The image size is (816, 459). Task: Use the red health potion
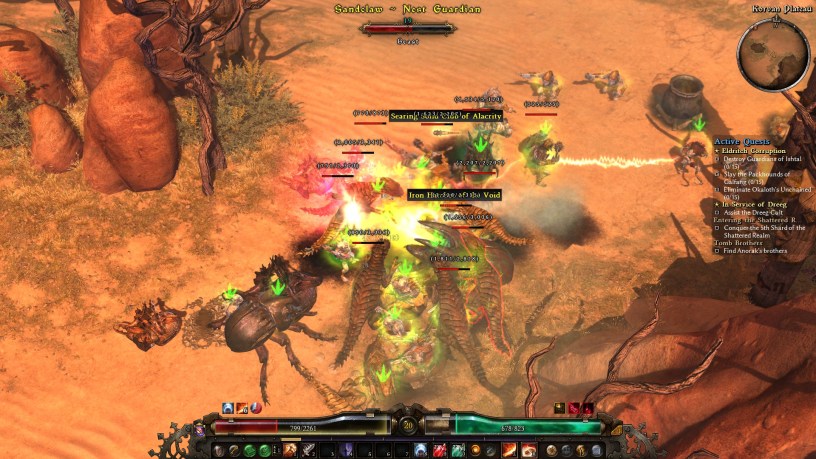point(439,450)
